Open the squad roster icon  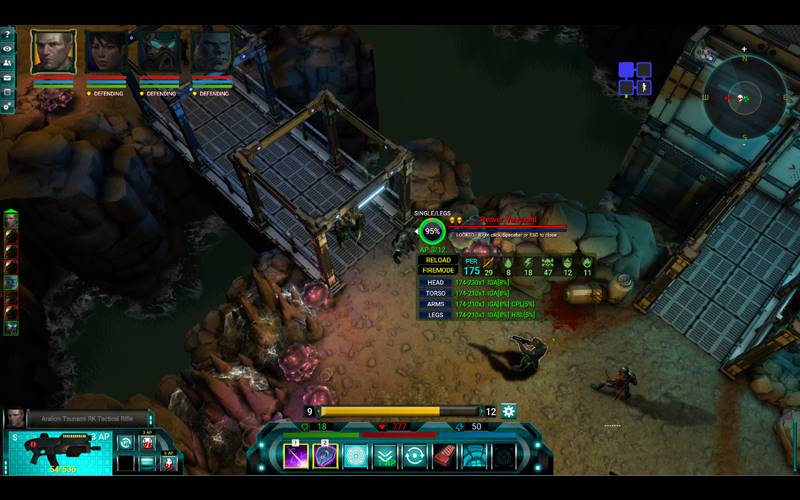(x=7, y=63)
